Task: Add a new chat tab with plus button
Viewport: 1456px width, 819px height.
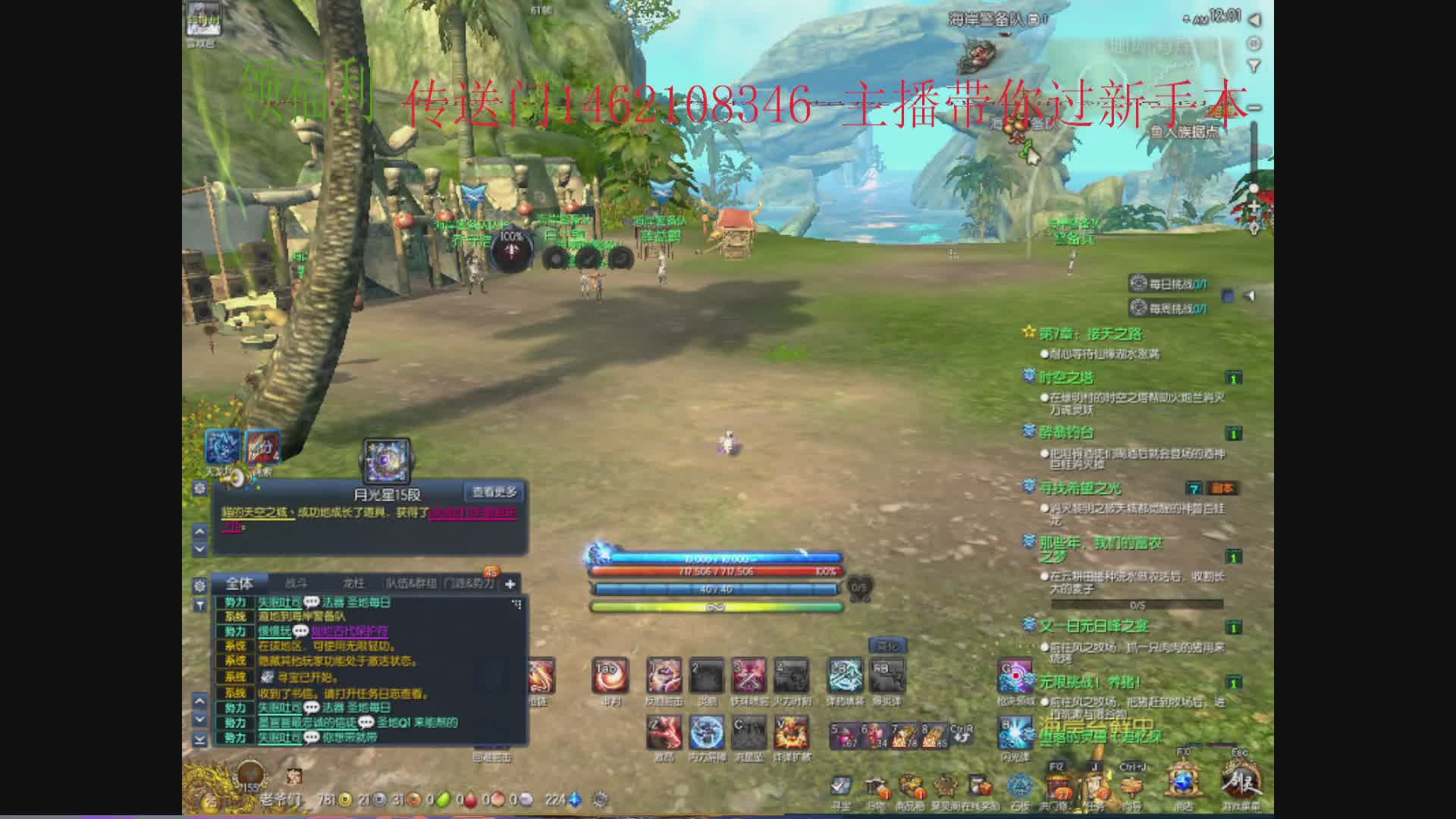Action: [510, 583]
